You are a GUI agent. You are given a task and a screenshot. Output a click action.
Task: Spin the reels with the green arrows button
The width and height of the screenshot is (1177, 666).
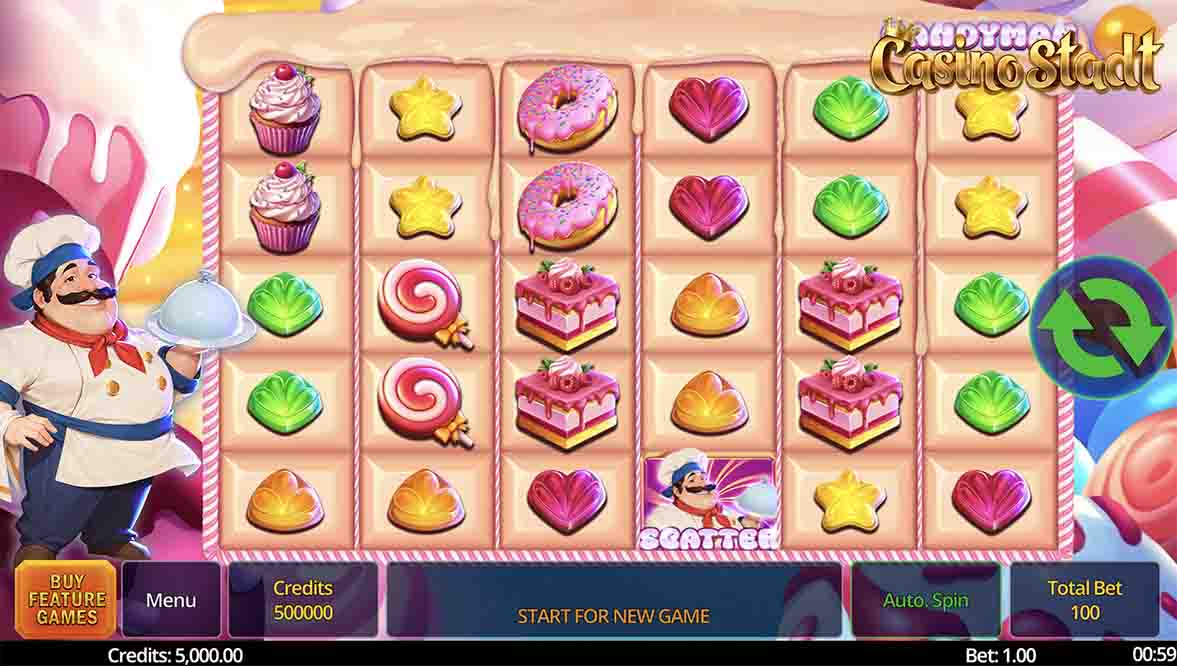(1104, 327)
